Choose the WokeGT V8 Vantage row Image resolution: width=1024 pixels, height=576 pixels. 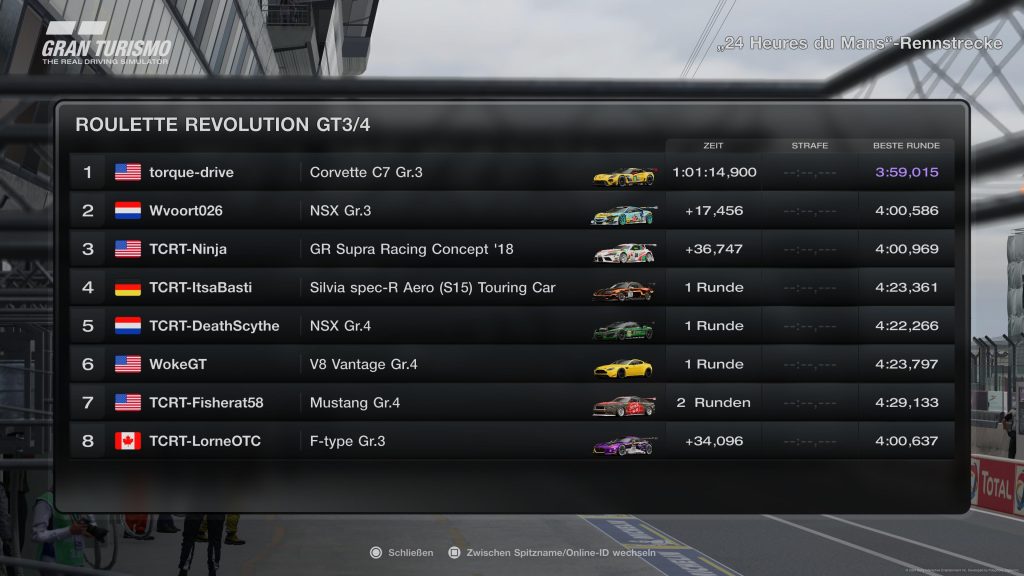click(510, 365)
